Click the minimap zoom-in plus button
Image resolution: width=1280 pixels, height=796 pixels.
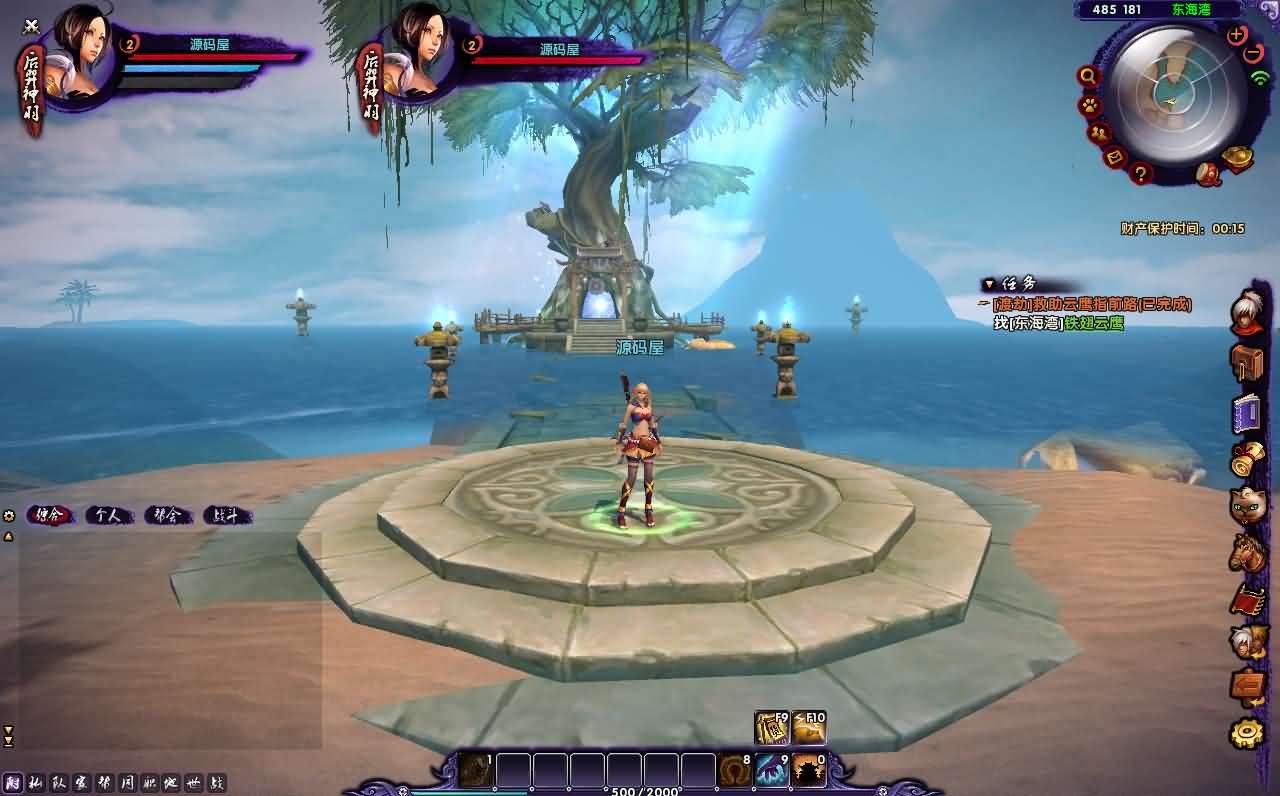[x=1237, y=34]
